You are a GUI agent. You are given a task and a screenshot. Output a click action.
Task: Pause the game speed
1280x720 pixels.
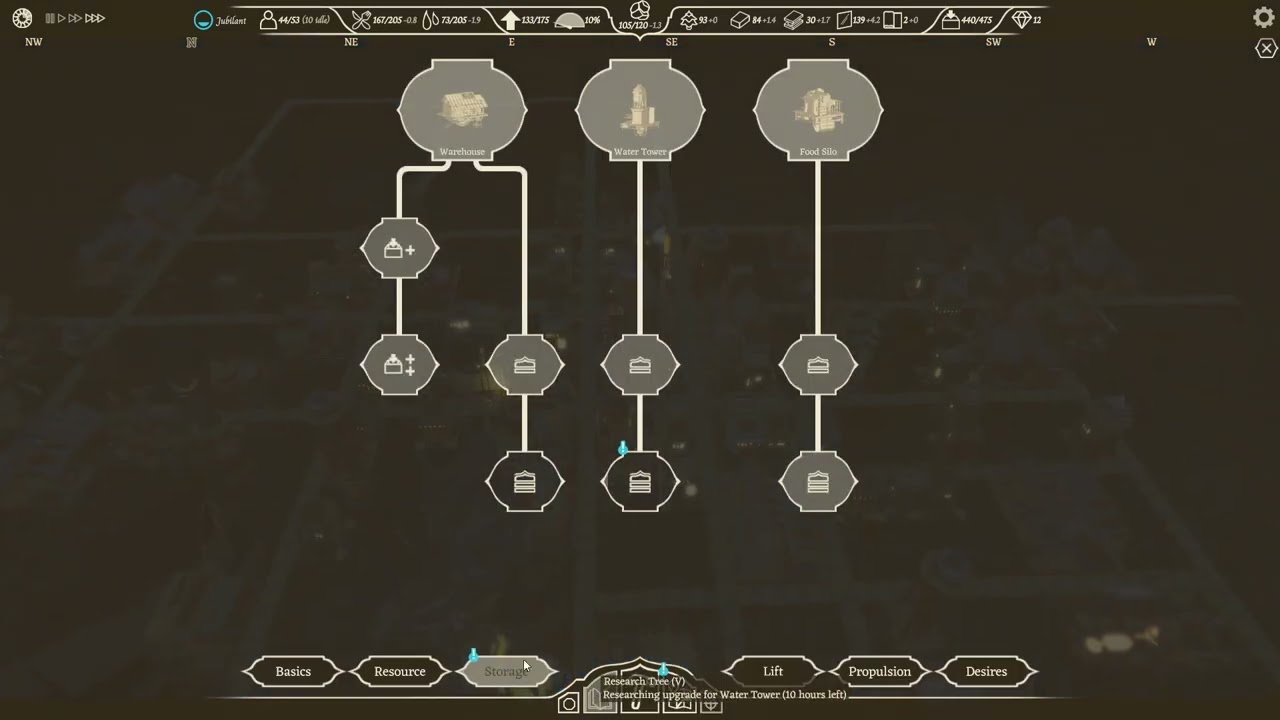pyautogui.click(x=49, y=18)
